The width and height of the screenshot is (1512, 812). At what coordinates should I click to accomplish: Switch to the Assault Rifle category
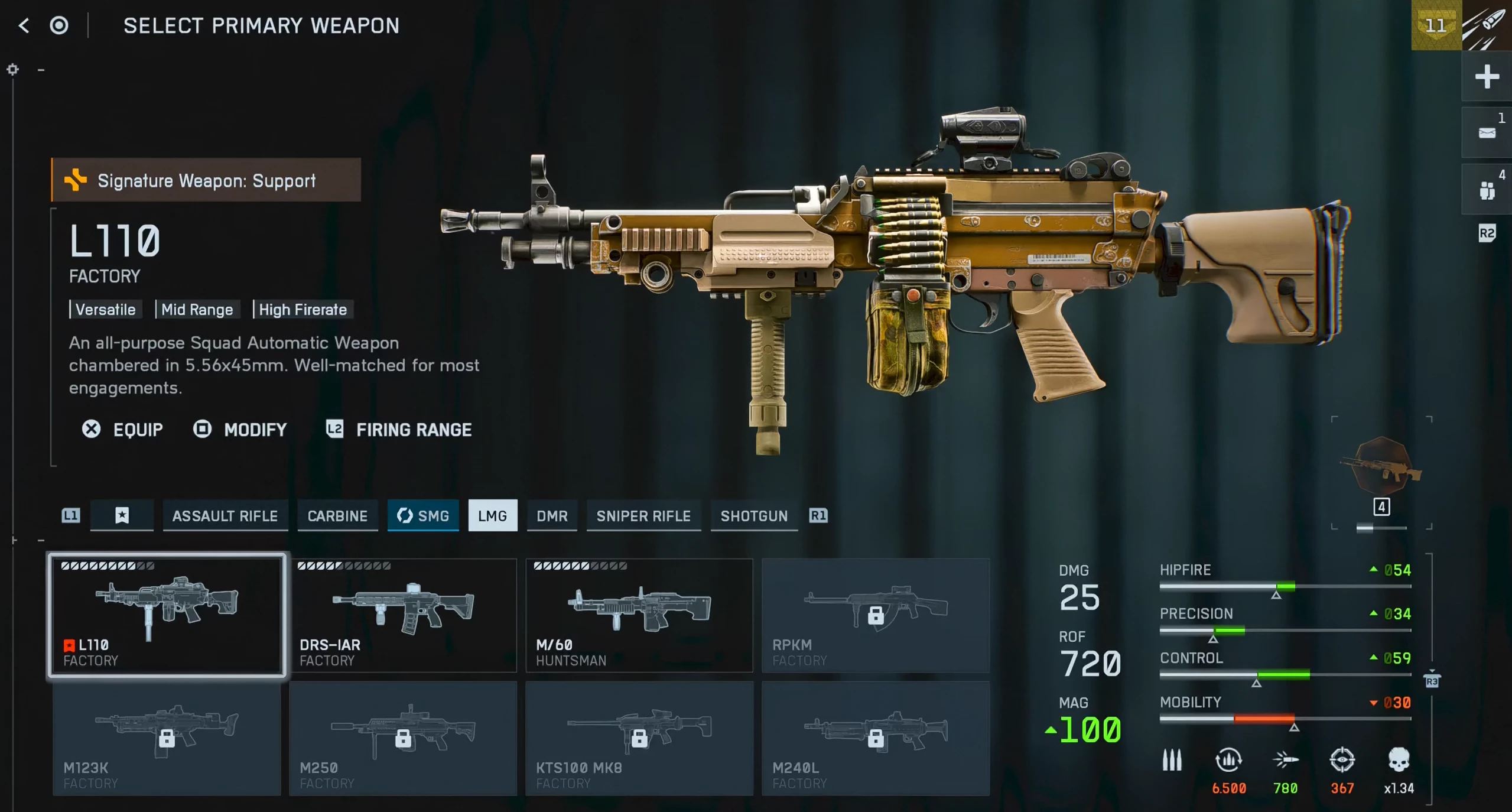(x=225, y=516)
